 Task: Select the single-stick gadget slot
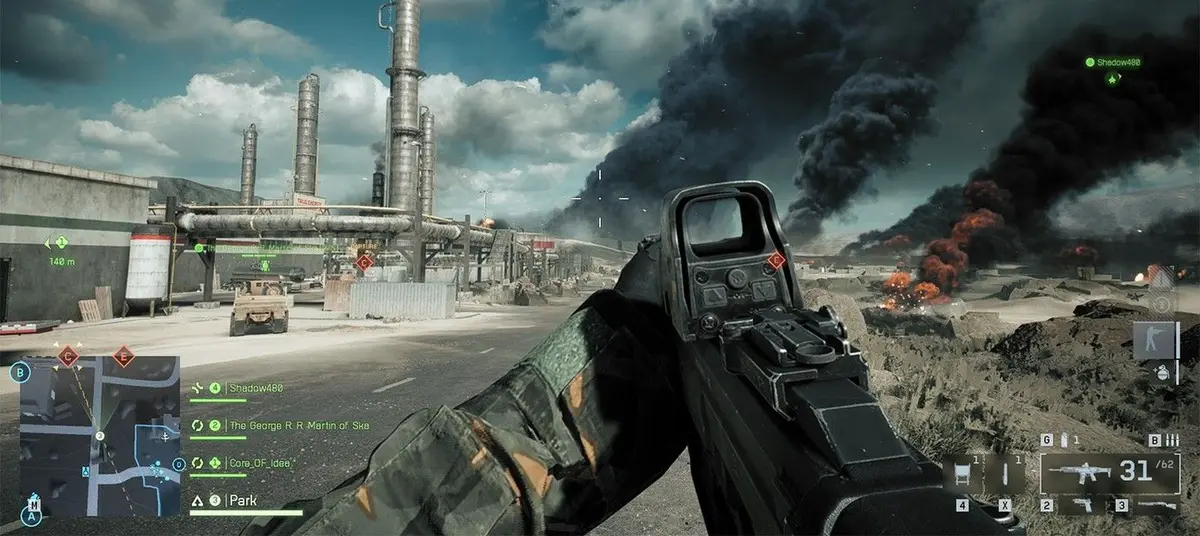pyautogui.click(x=1003, y=474)
